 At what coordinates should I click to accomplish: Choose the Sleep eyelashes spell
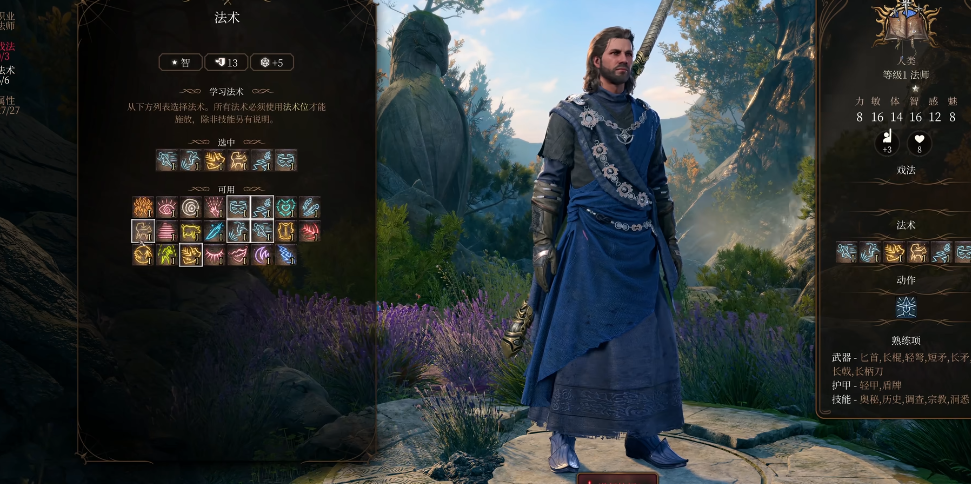pyautogui.click(x=215, y=255)
